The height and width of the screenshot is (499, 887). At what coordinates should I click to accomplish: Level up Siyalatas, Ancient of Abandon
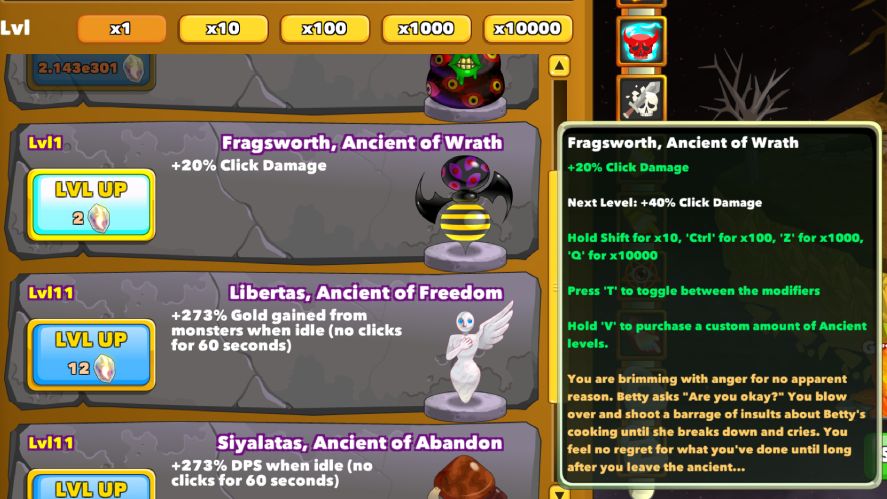tap(91, 486)
